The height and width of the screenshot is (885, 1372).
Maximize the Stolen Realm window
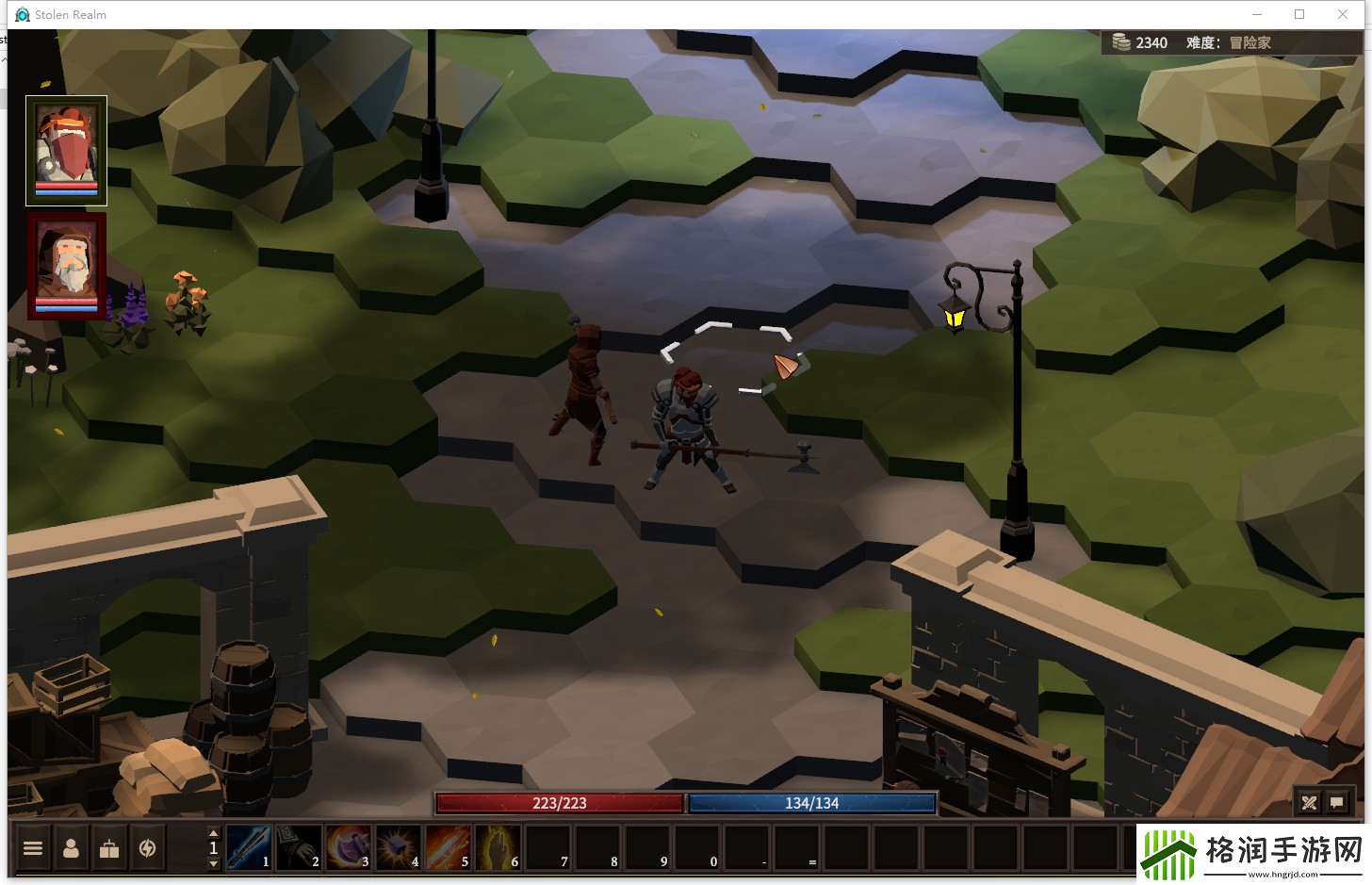click(1299, 14)
